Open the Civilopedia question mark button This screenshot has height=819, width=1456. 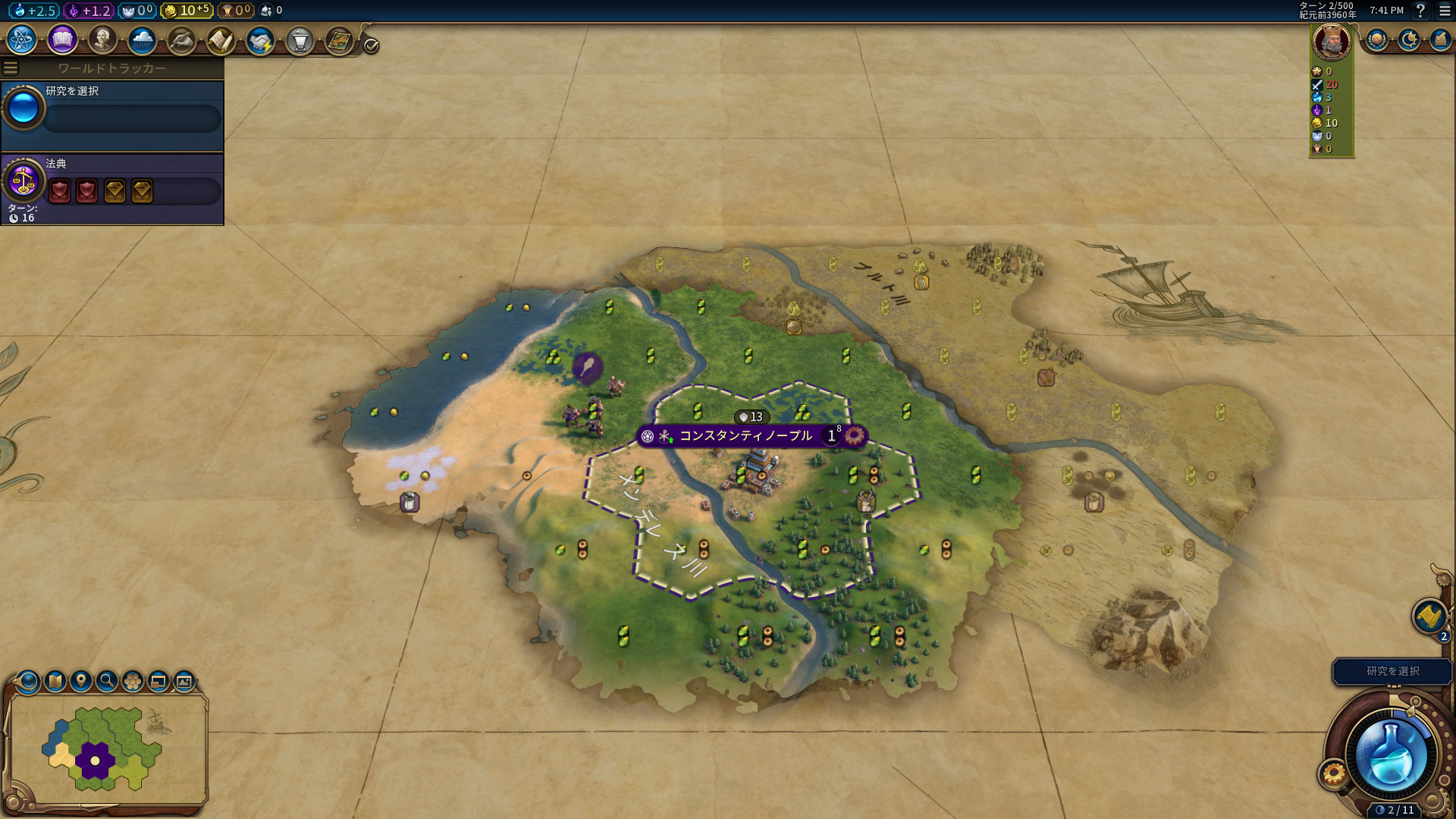(x=1420, y=11)
